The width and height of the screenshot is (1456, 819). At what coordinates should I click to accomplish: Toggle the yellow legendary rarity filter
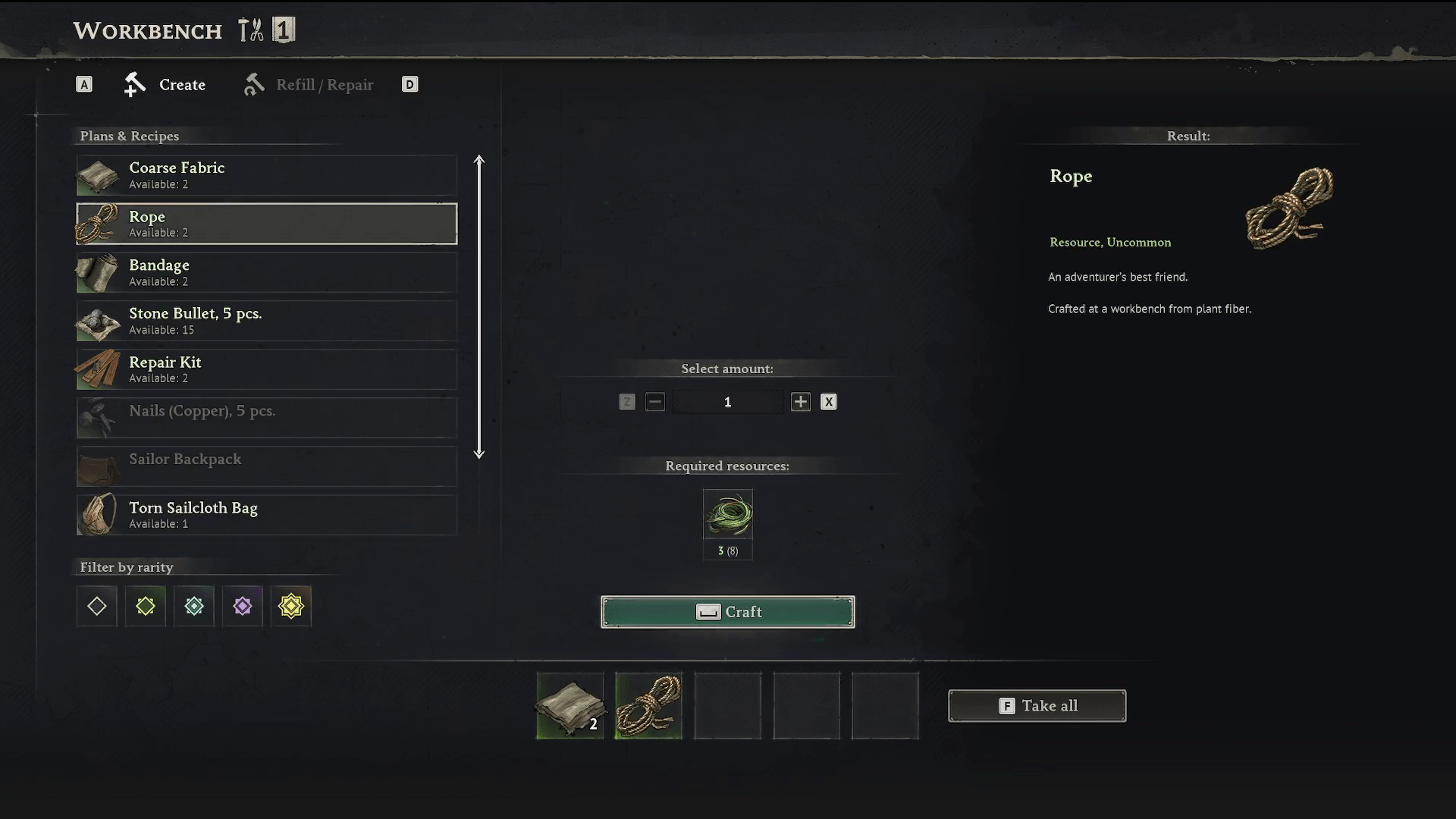pyautogui.click(x=291, y=606)
